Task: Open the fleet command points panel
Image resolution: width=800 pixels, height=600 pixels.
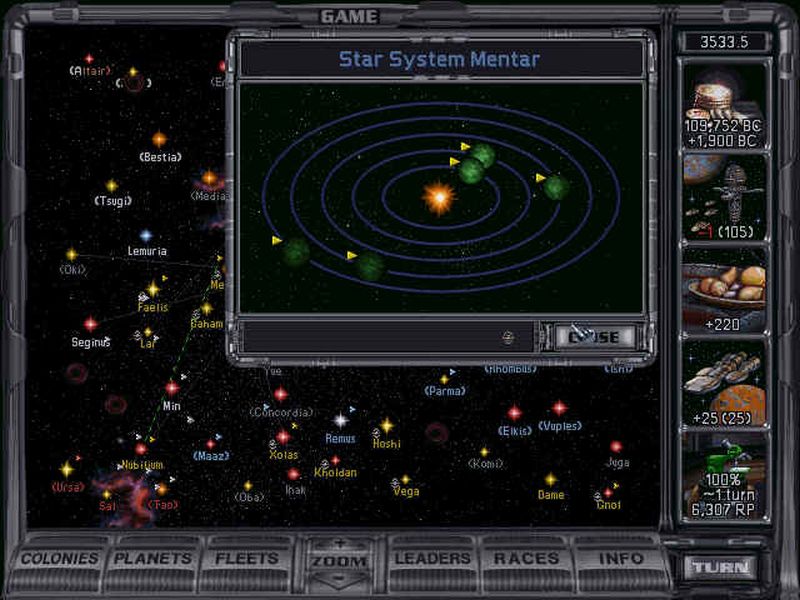Action: click(724, 197)
